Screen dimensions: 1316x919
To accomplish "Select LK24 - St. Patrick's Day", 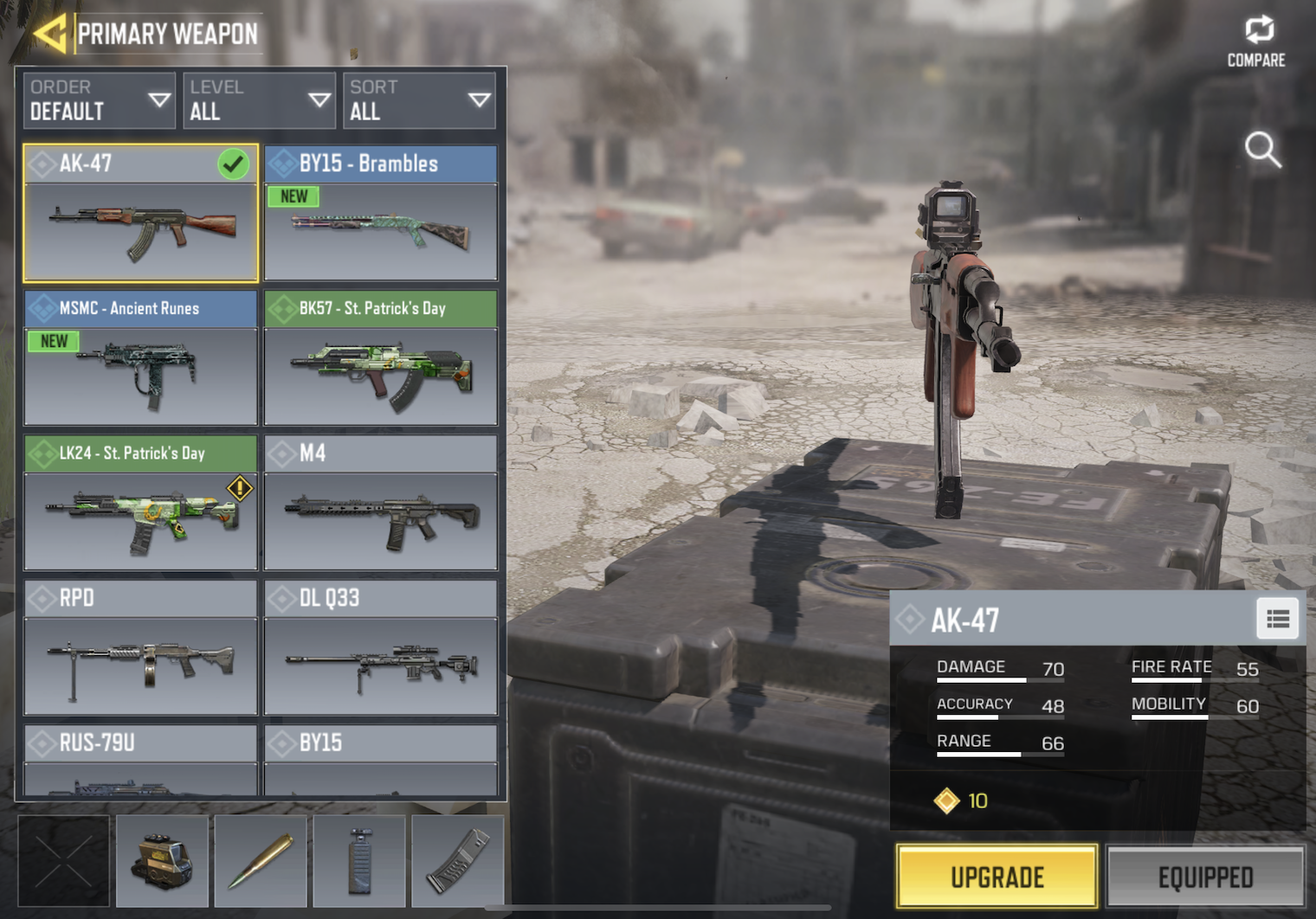I will point(140,503).
